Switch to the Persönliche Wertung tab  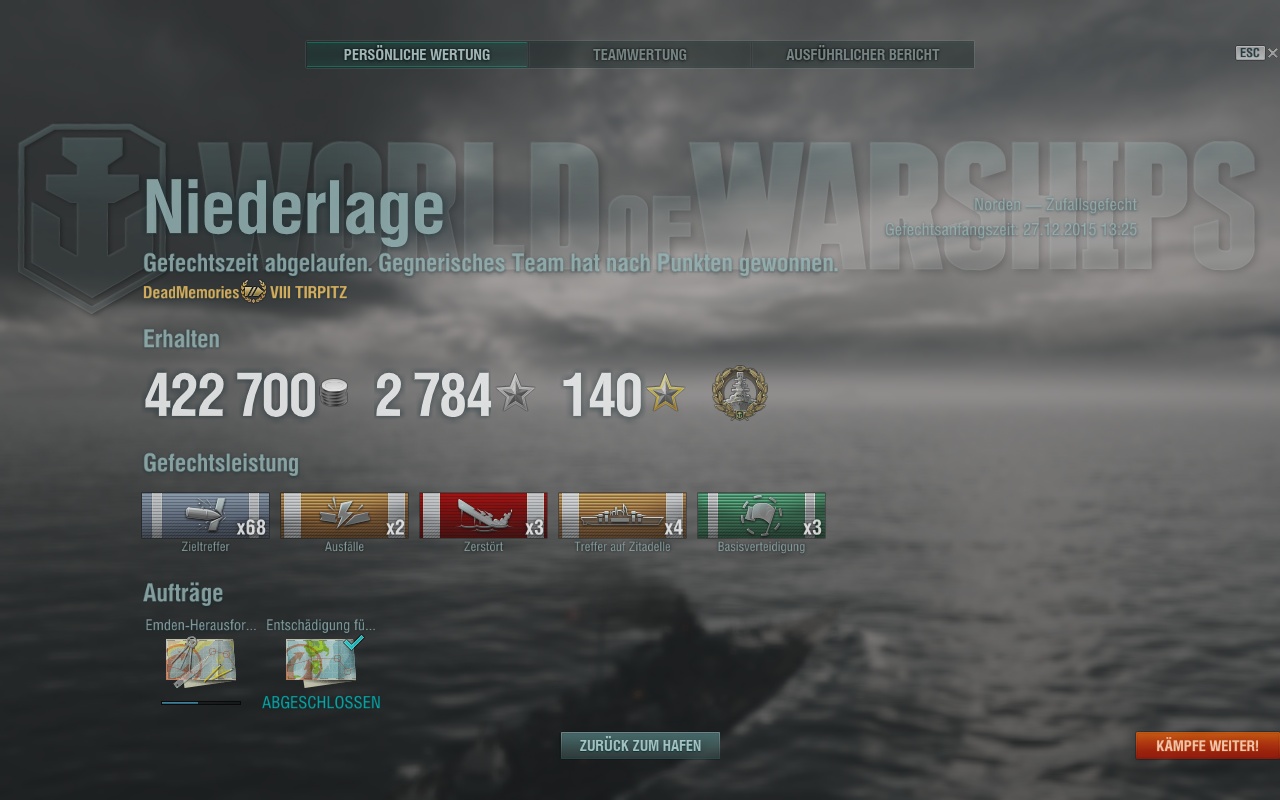coord(417,55)
